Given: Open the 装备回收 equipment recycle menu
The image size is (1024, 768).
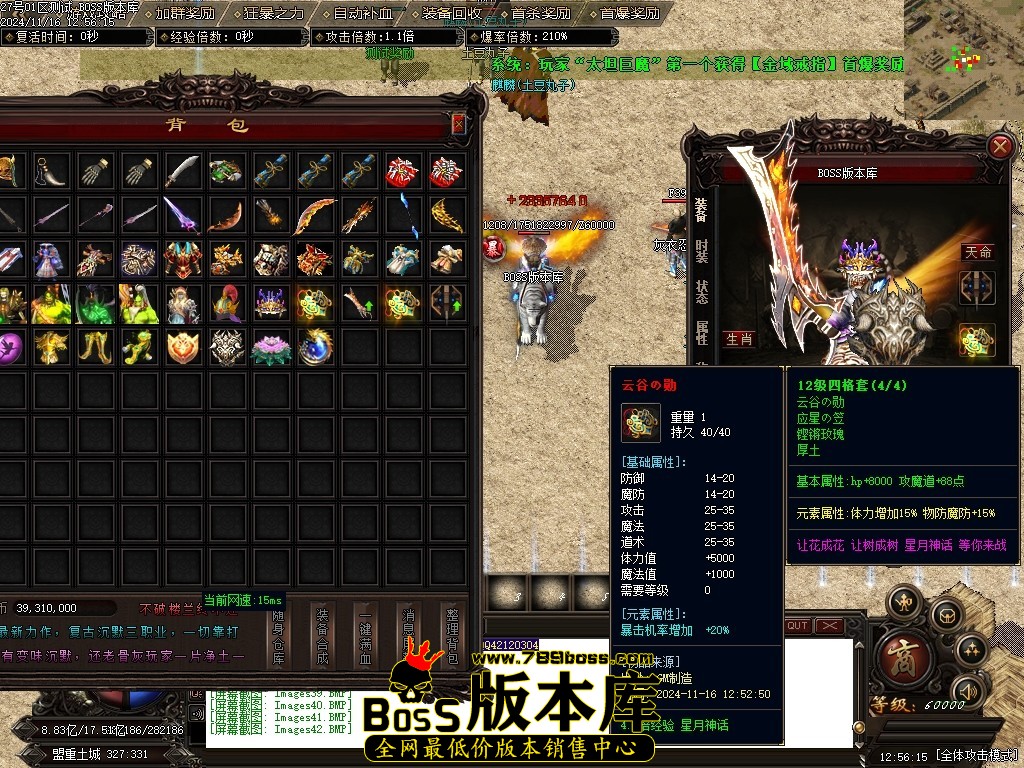Looking at the screenshot, I should [x=451, y=14].
